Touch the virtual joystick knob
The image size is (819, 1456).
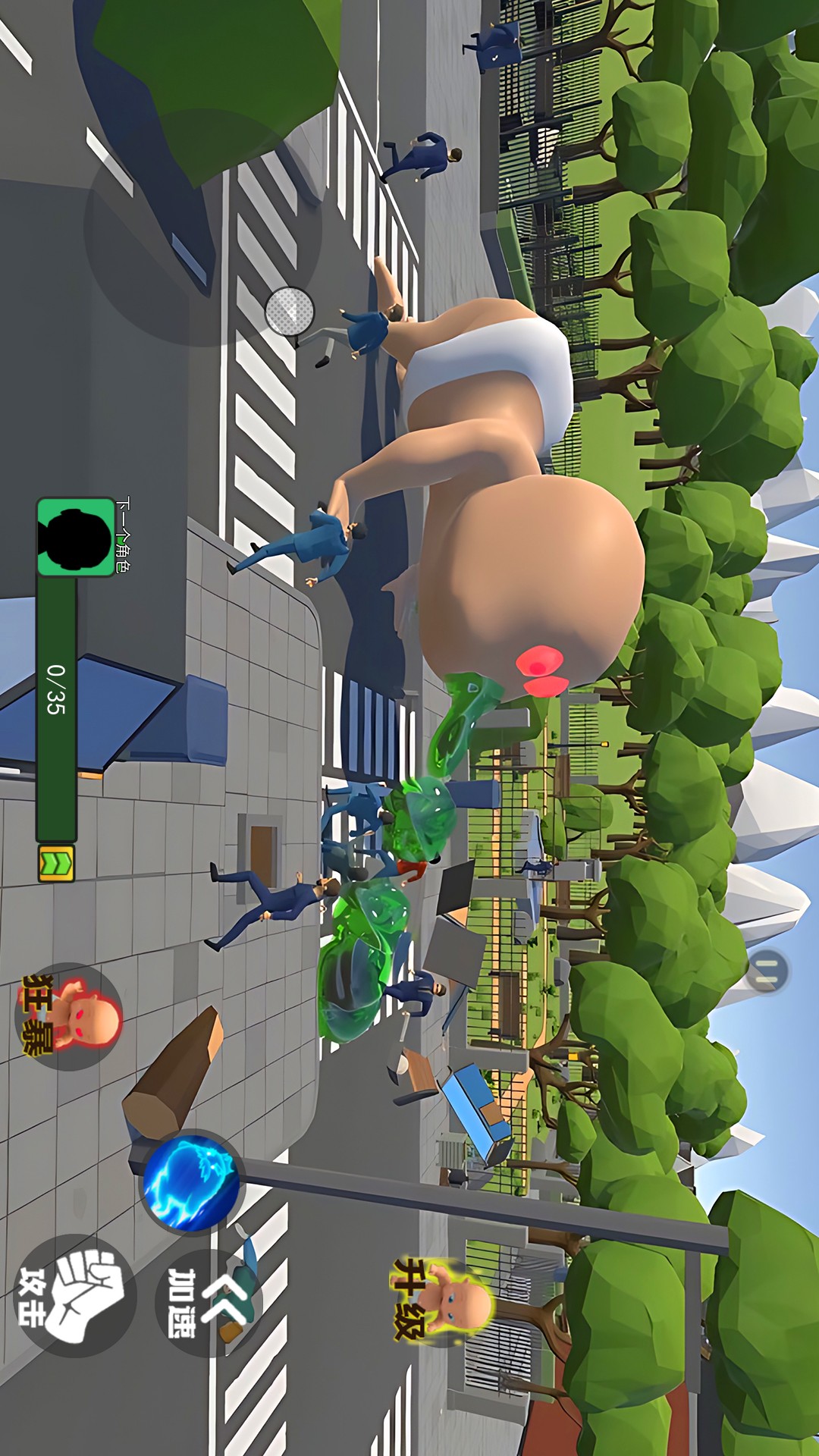(290, 311)
